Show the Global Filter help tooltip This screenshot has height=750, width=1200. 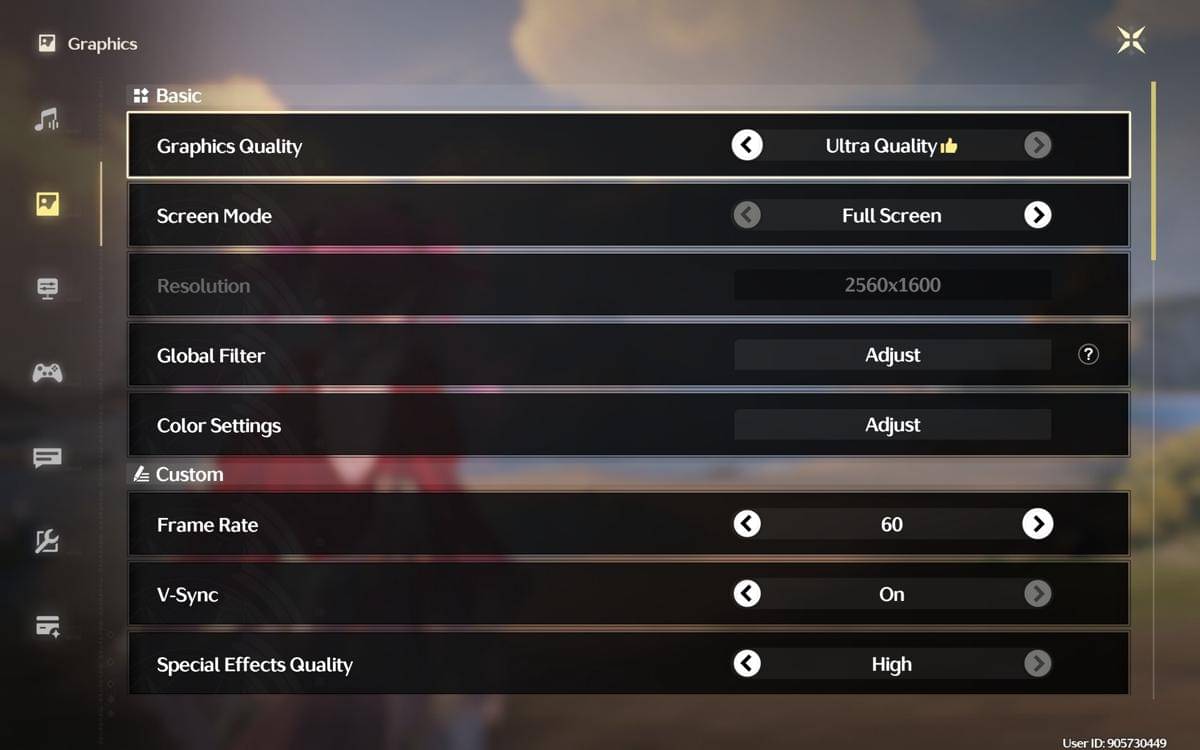[x=1089, y=354]
